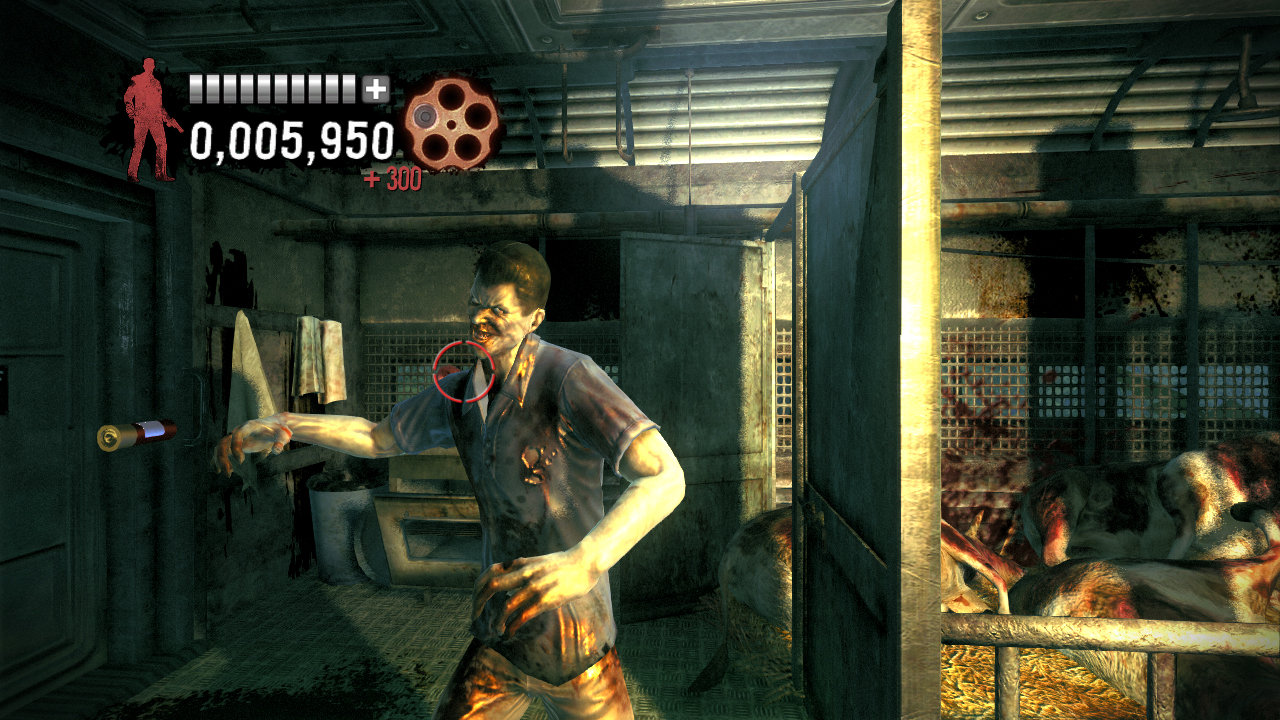Click the zombie's snarling face
1280x720 pixels.
(495, 310)
